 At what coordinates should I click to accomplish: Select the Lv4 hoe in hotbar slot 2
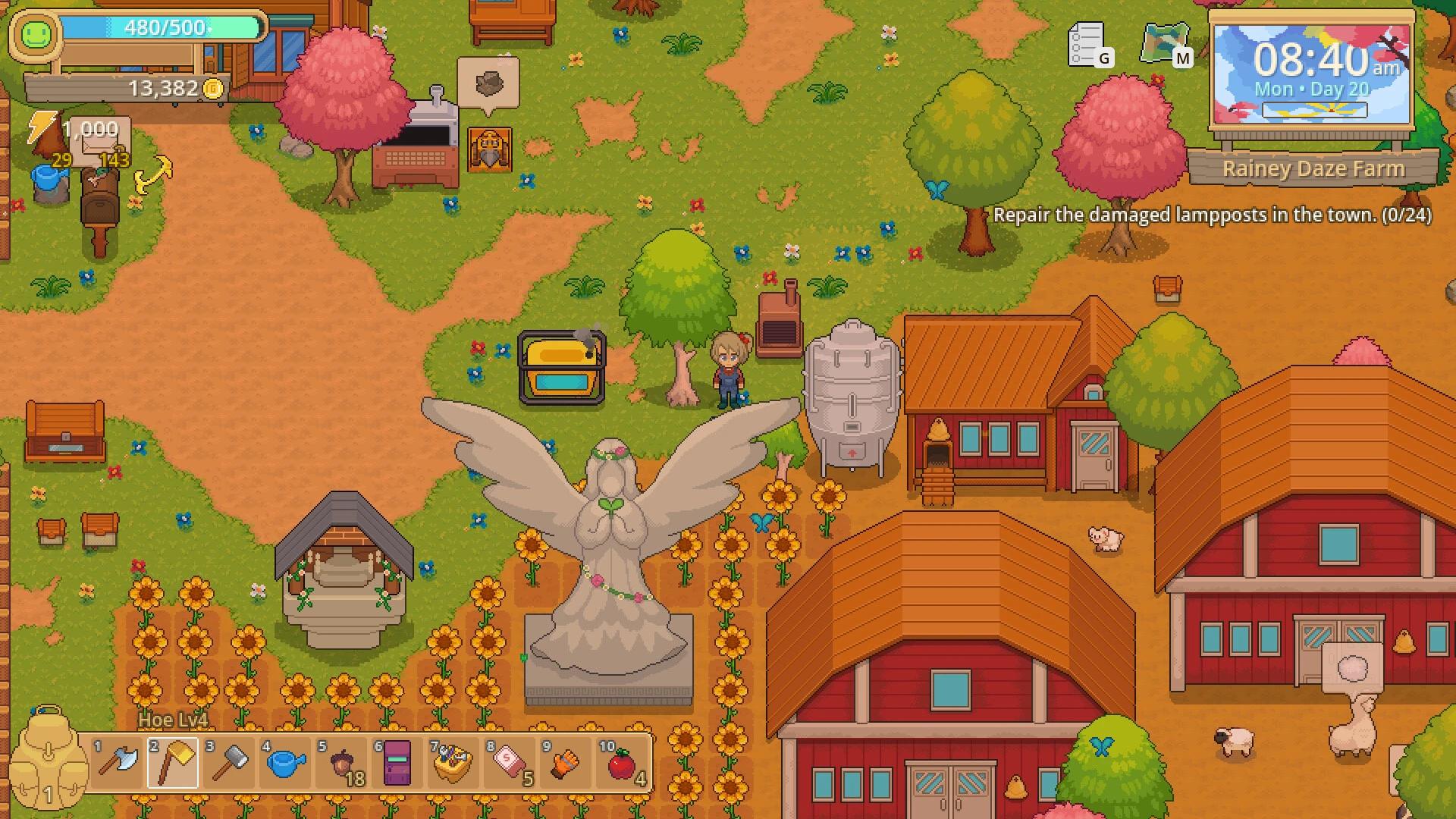click(173, 762)
